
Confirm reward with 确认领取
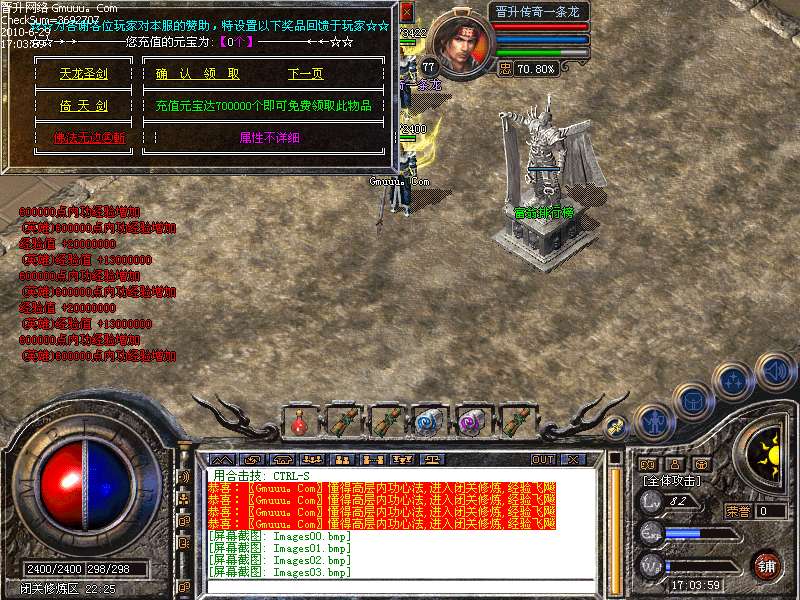tap(198, 74)
